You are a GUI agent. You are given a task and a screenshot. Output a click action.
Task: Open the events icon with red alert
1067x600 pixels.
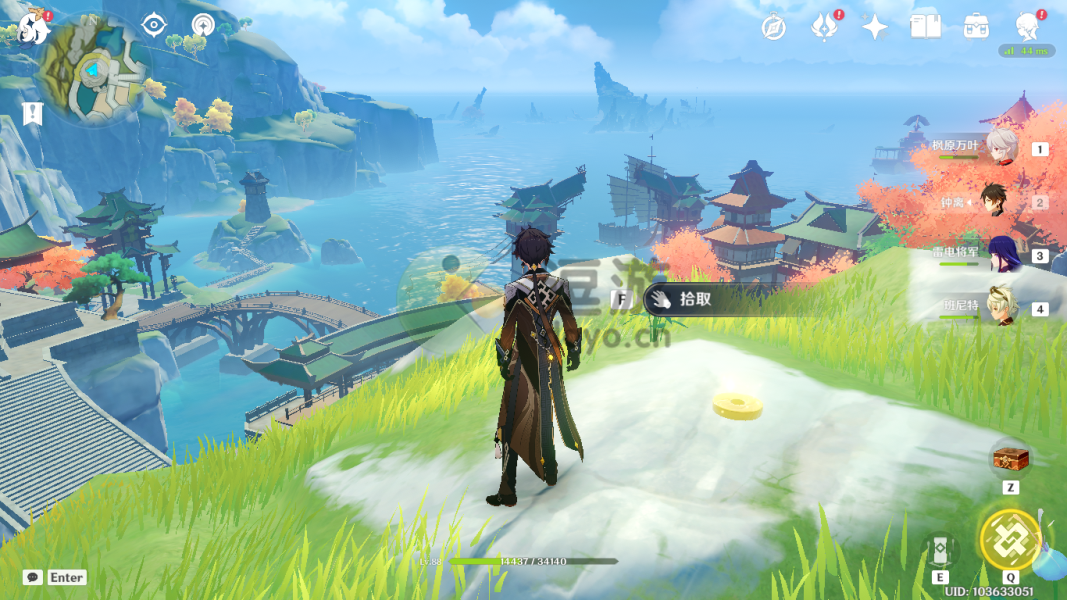tap(823, 27)
